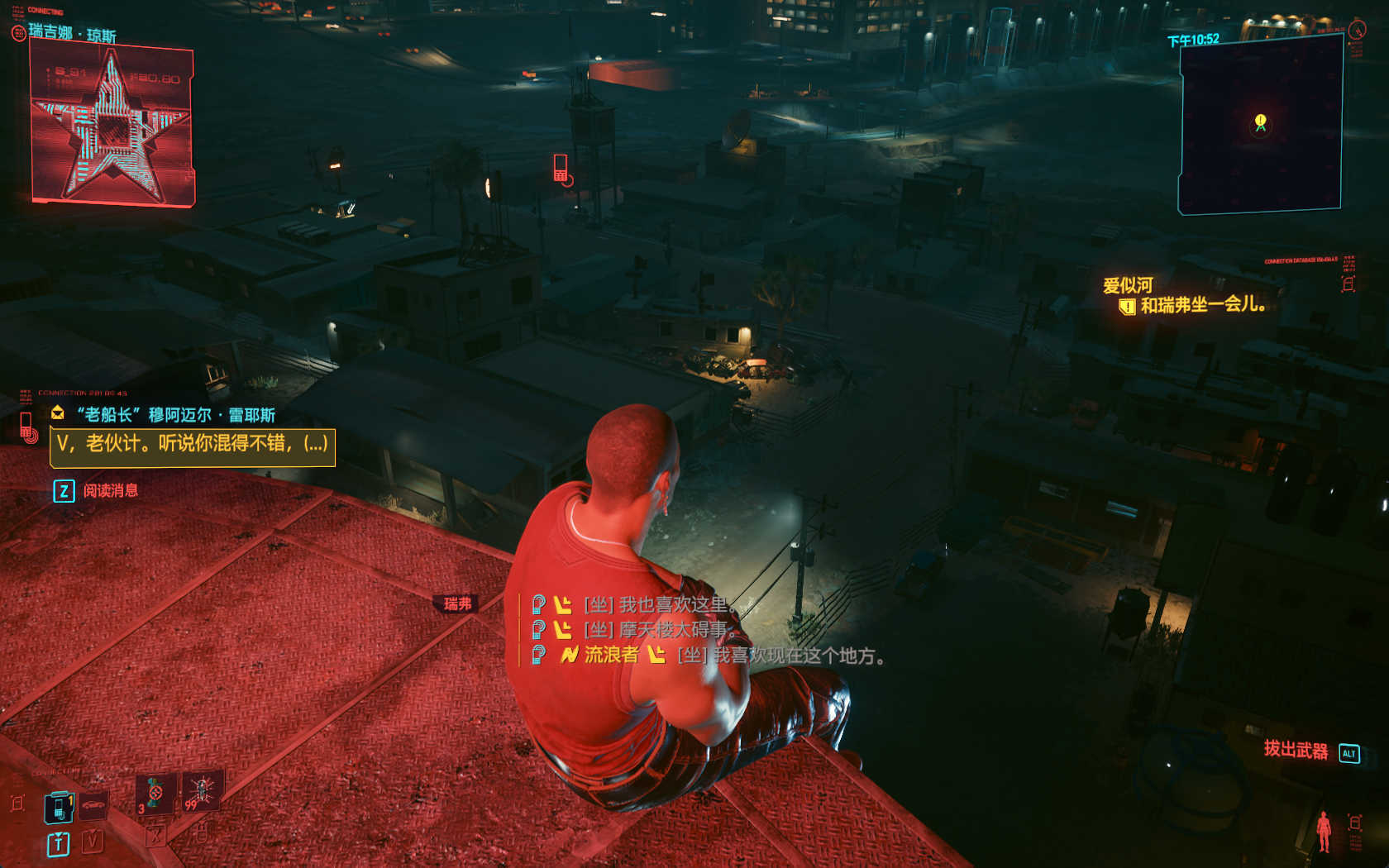Choose reply "我也喜欢这里"

(x=660, y=605)
